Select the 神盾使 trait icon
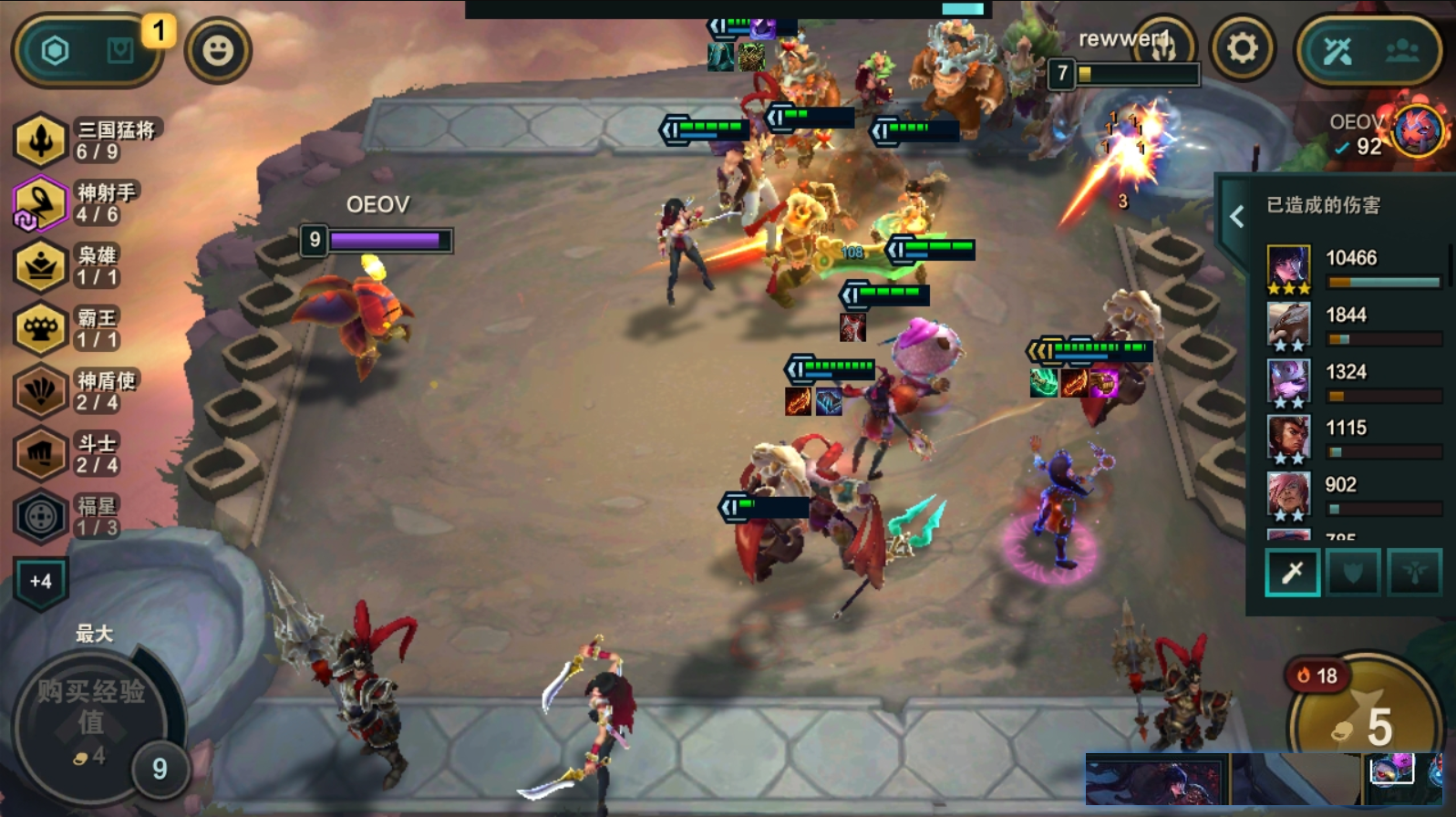The image size is (1456, 817). [x=41, y=392]
